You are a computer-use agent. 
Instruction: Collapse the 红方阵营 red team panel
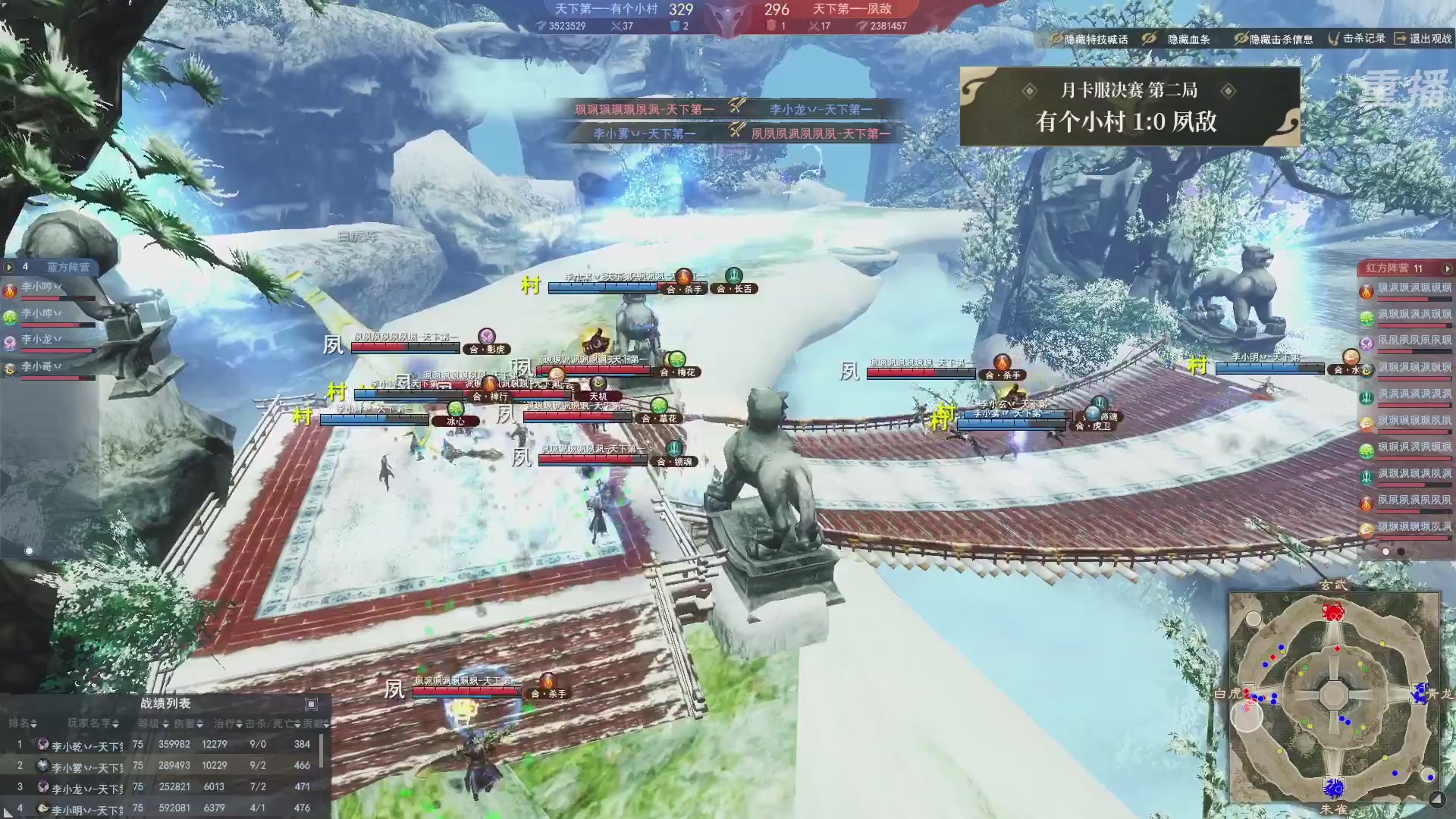pos(1447,268)
